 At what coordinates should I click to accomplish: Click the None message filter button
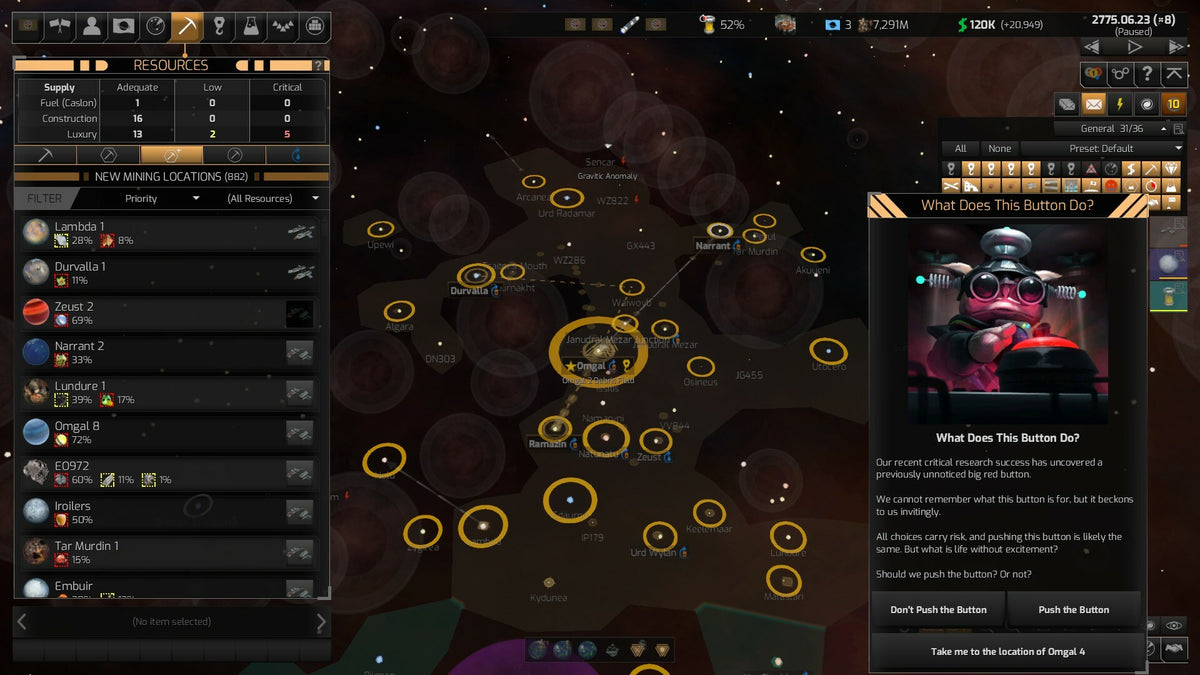pyautogui.click(x=1000, y=149)
